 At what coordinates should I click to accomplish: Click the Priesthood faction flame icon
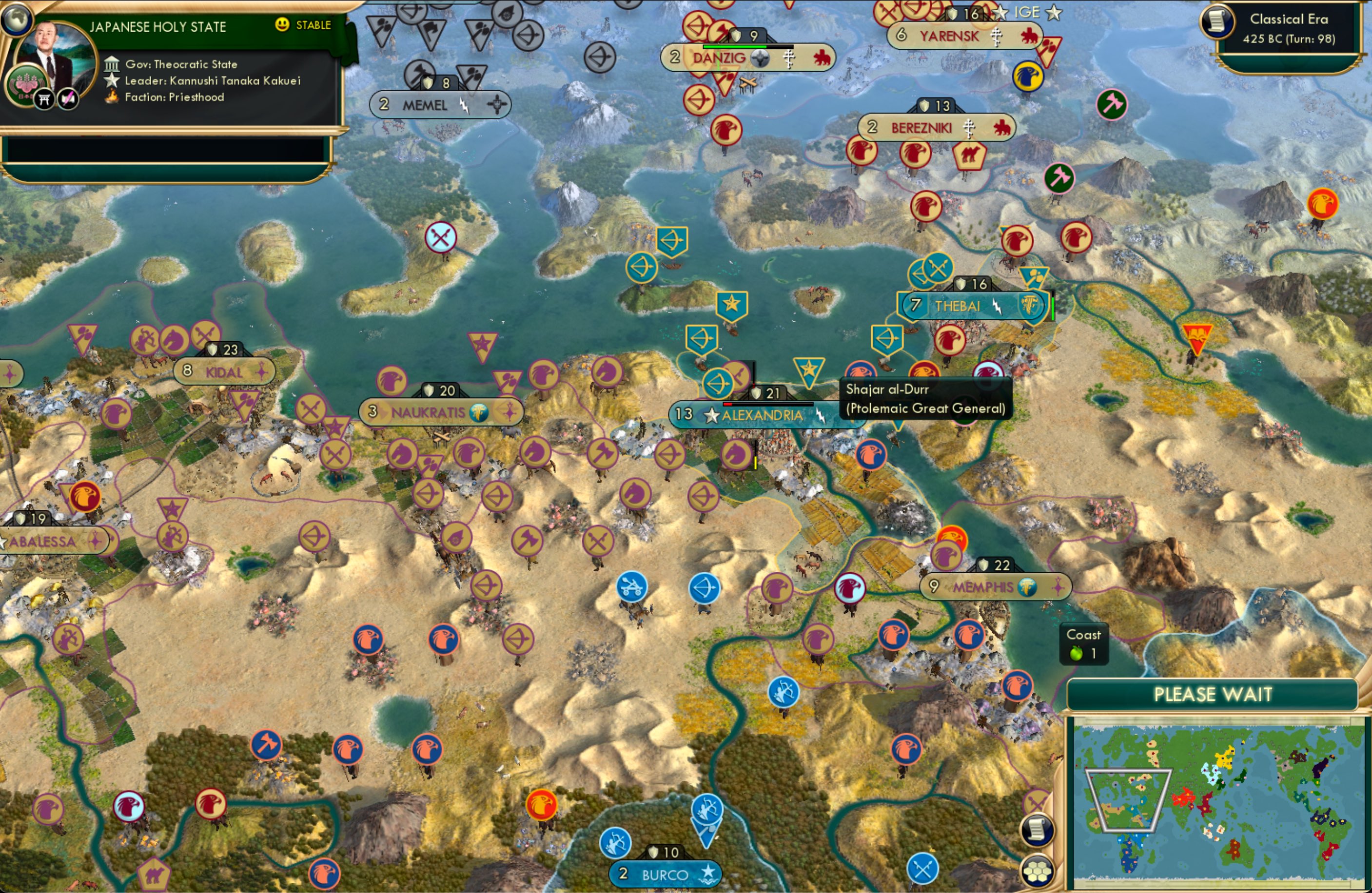[x=113, y=98]
